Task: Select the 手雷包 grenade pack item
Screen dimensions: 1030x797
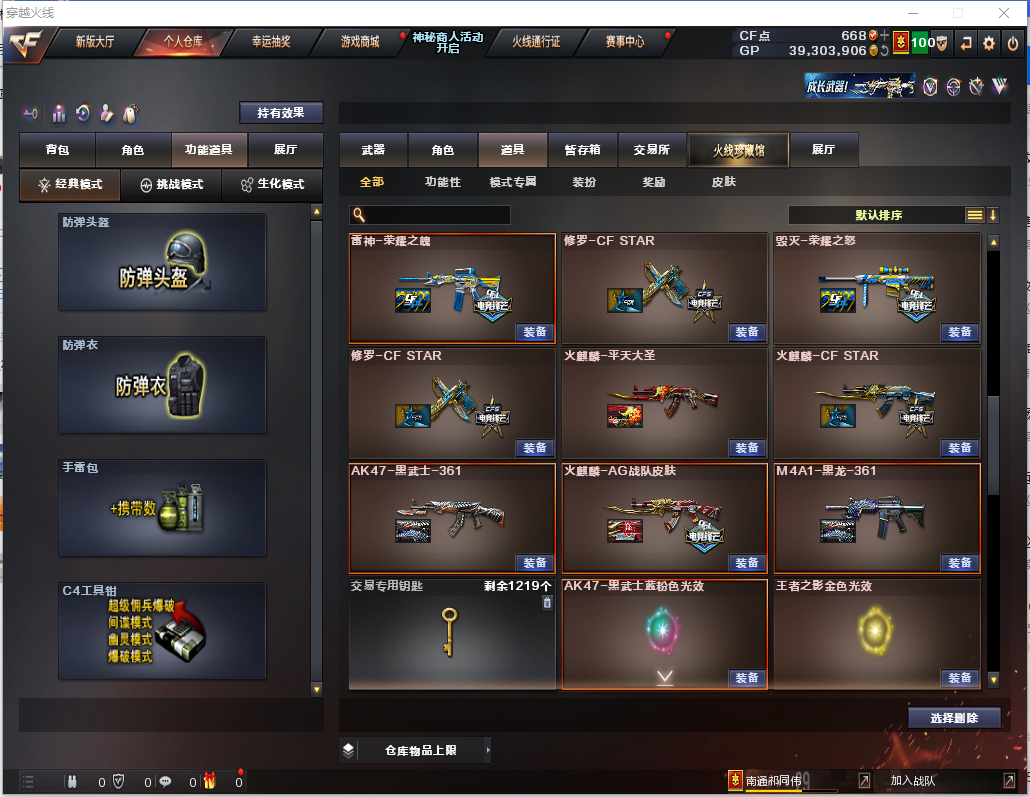Action: pos(162,507)
